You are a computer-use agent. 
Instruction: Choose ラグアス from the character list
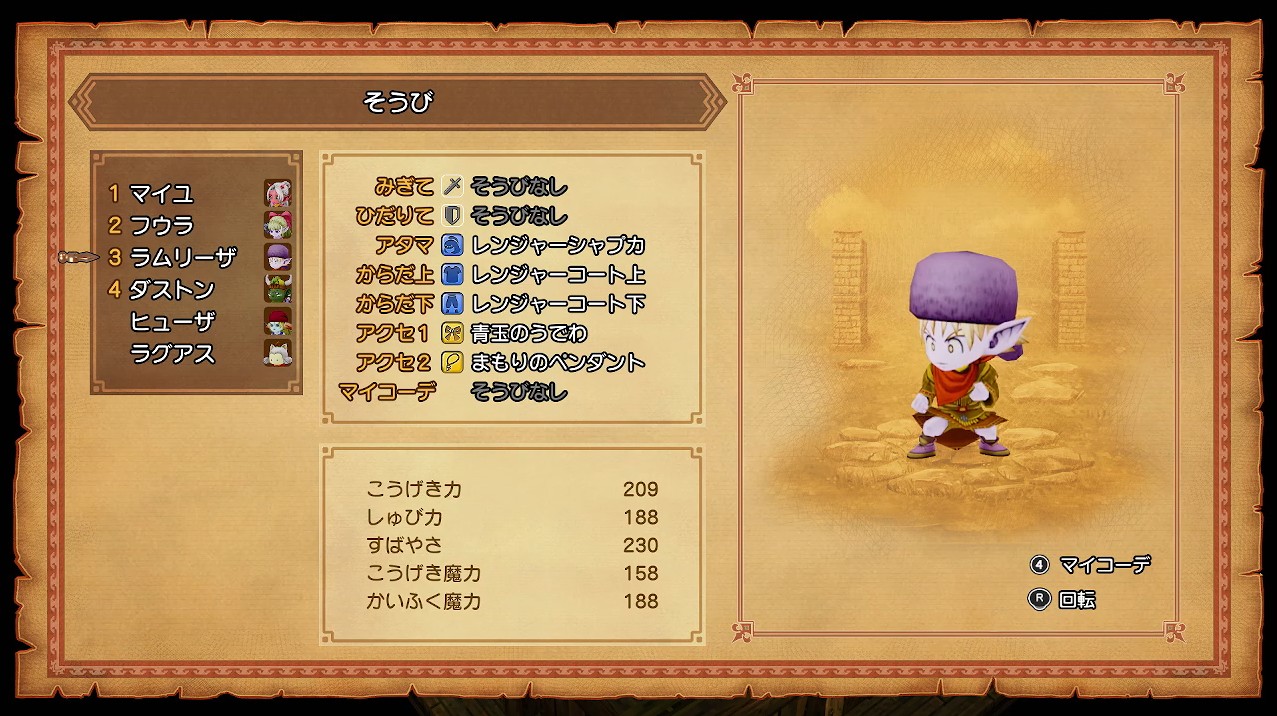(172, 353)
